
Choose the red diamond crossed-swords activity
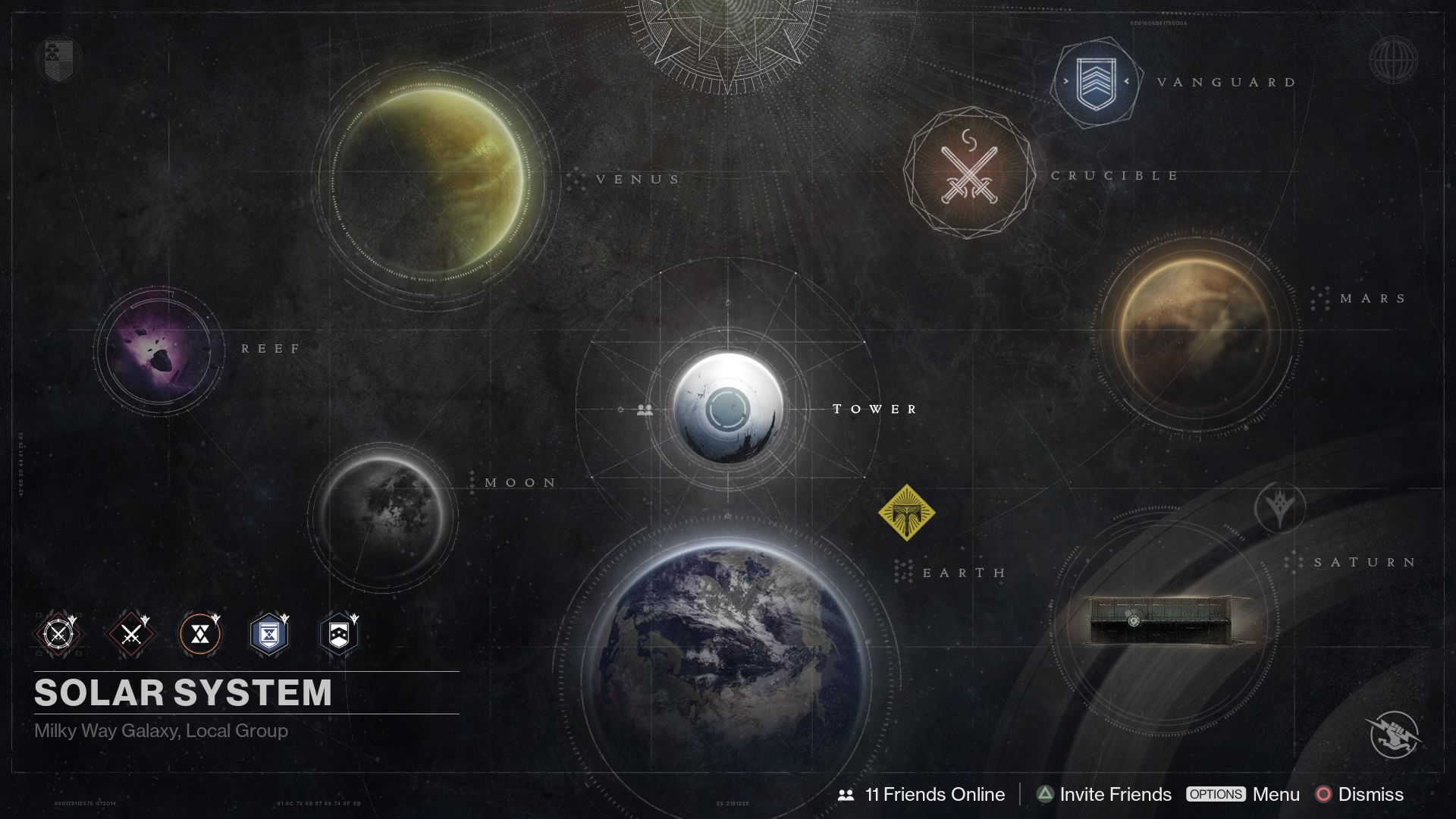pos(131,634)
